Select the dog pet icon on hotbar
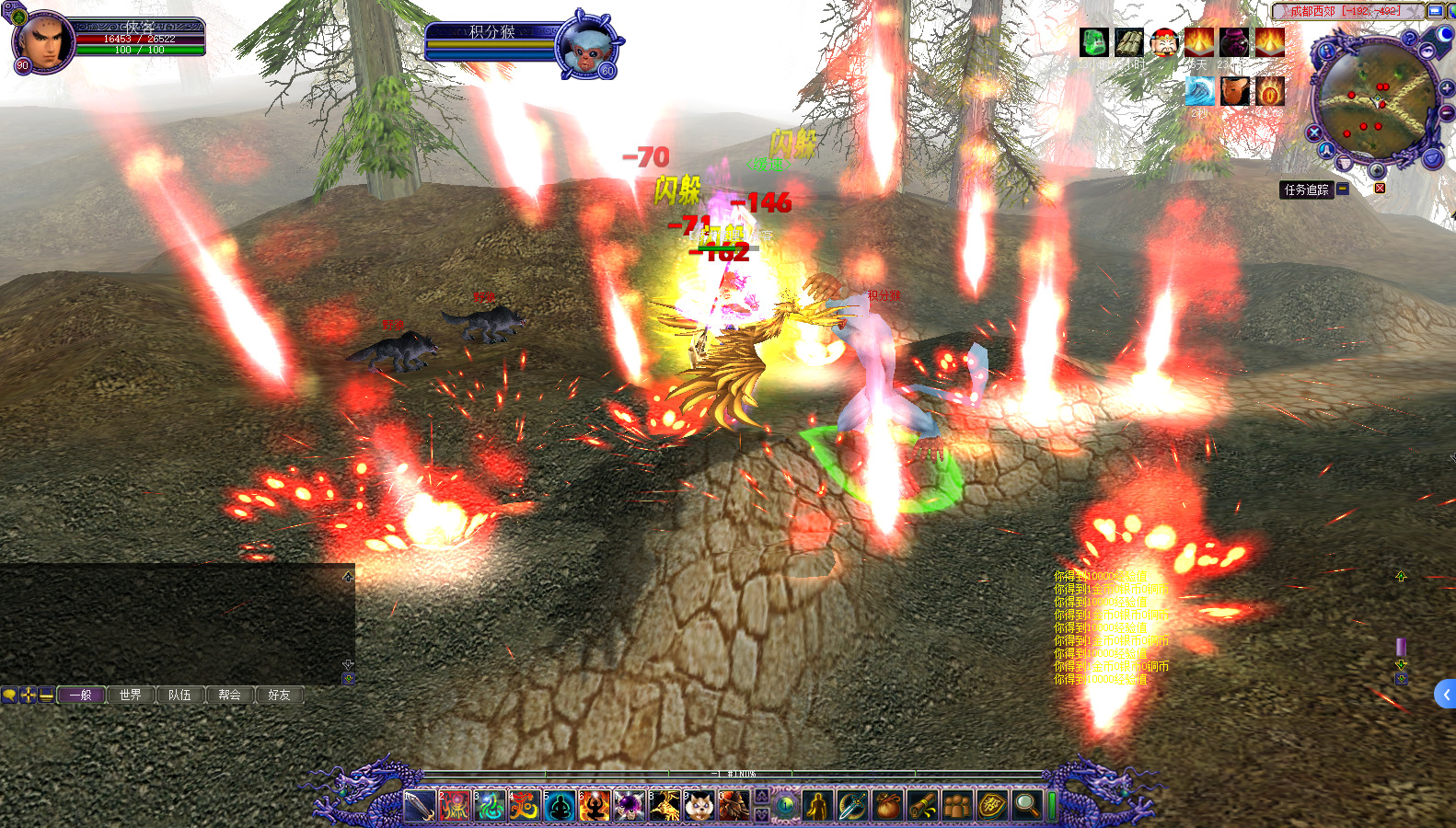The image size is (1456, 828). coord(699,806)
